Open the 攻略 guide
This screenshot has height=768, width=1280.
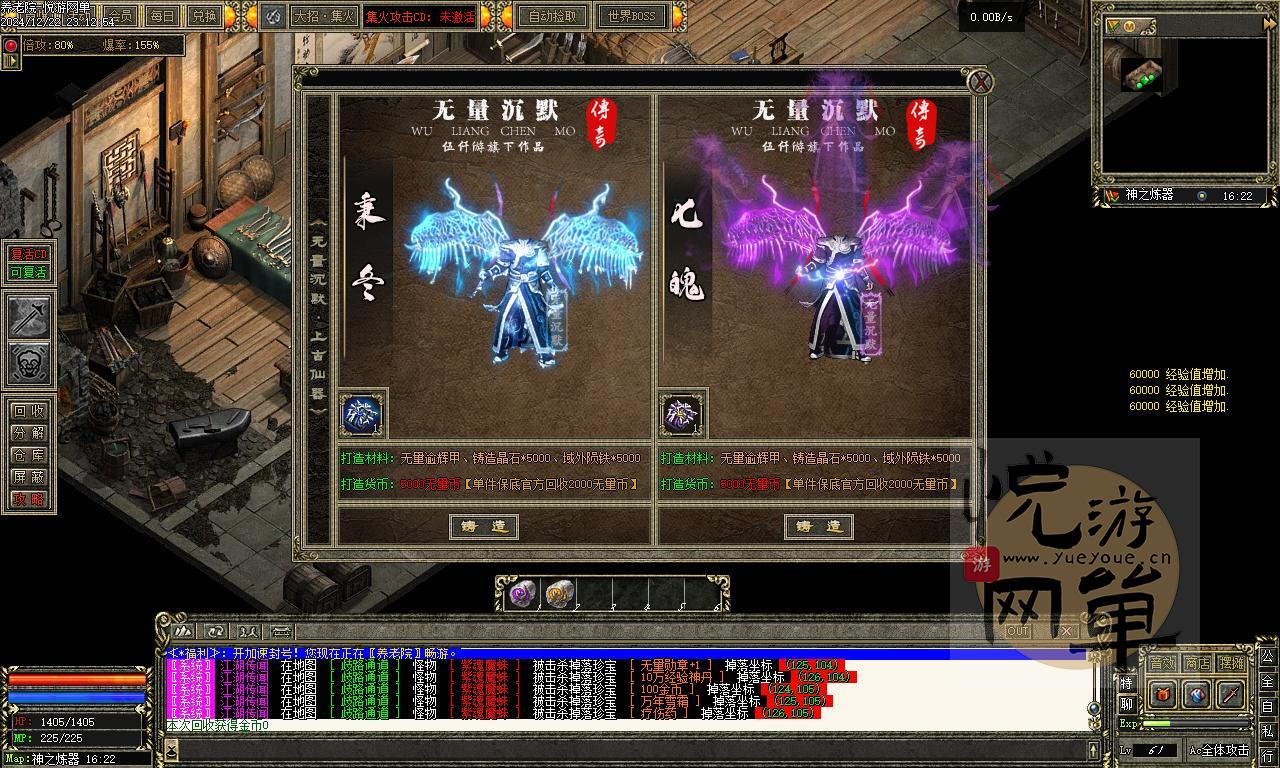pyautogui.click(x=29, y=499)
